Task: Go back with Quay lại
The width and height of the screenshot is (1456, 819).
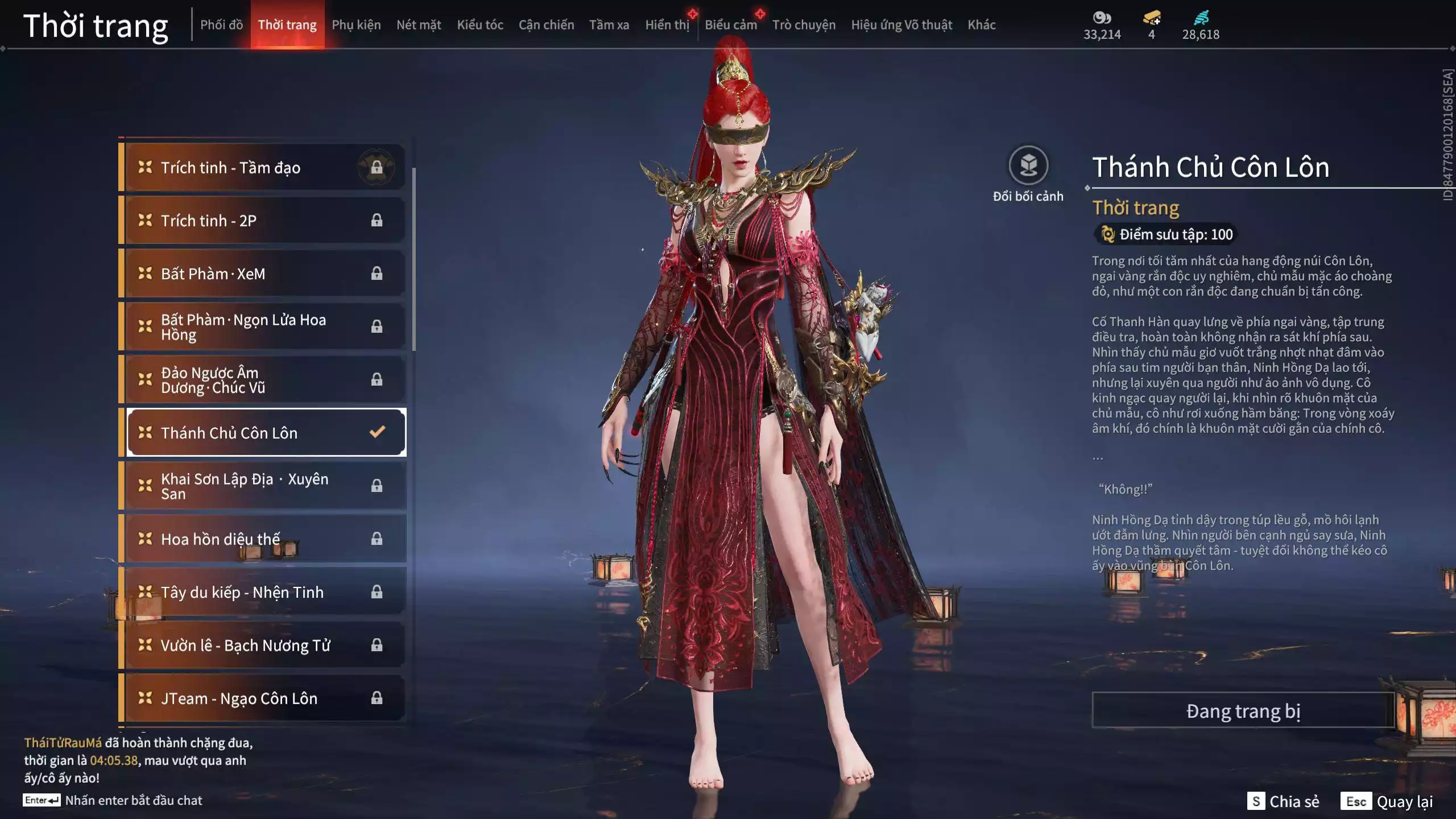Action: tap(1388, 801)
